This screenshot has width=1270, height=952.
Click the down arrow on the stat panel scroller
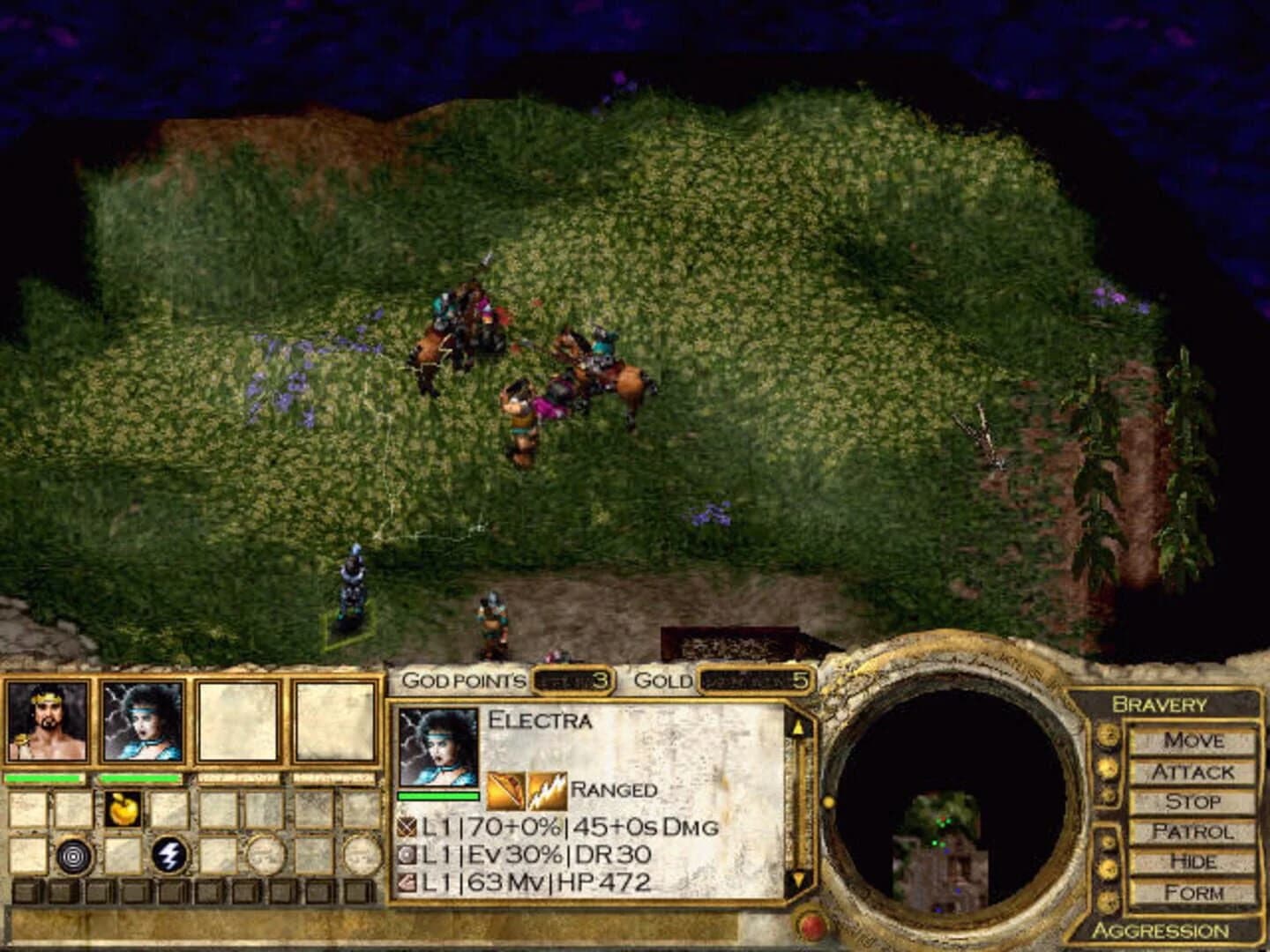[799, 876]
